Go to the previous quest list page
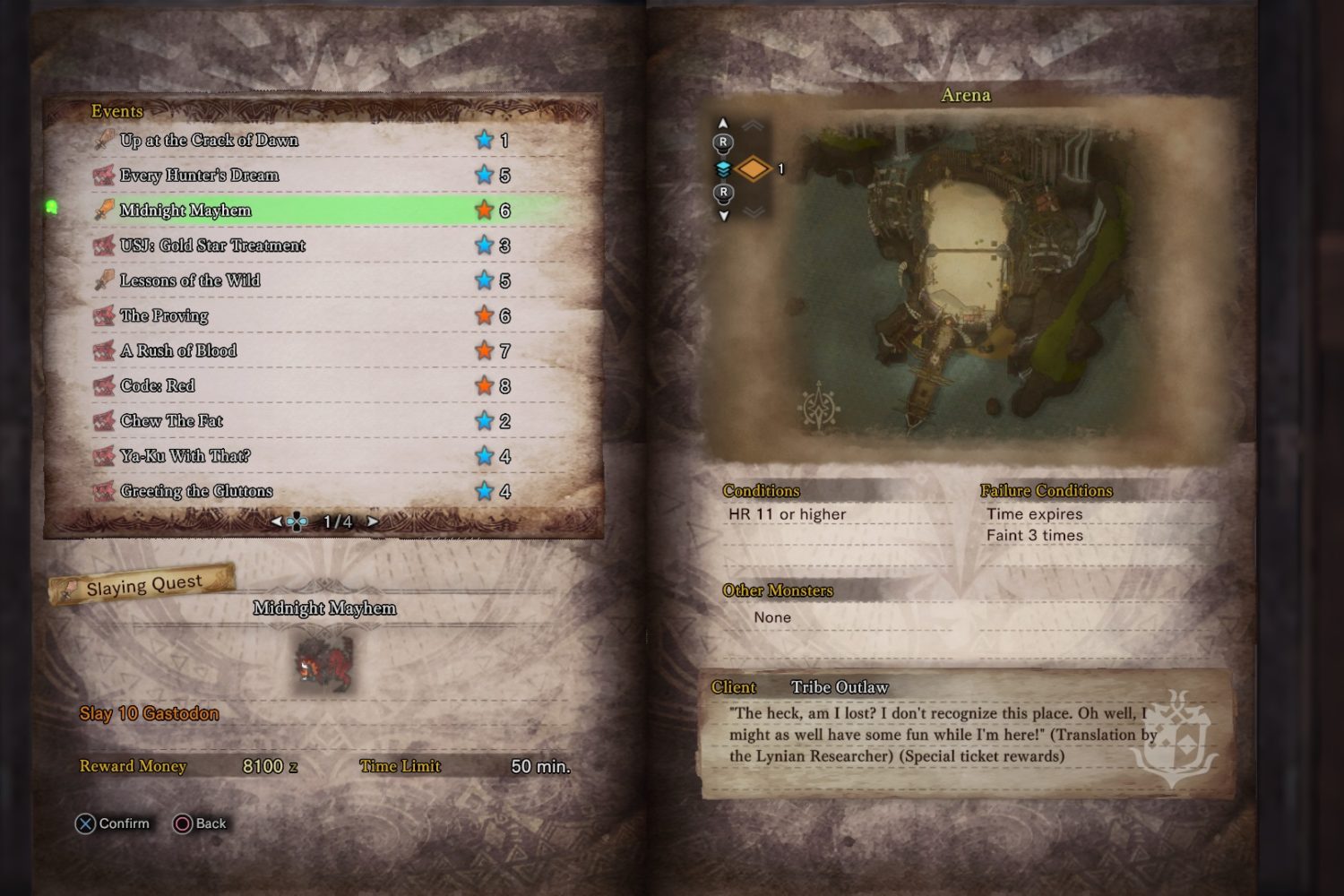 point(276,521)
